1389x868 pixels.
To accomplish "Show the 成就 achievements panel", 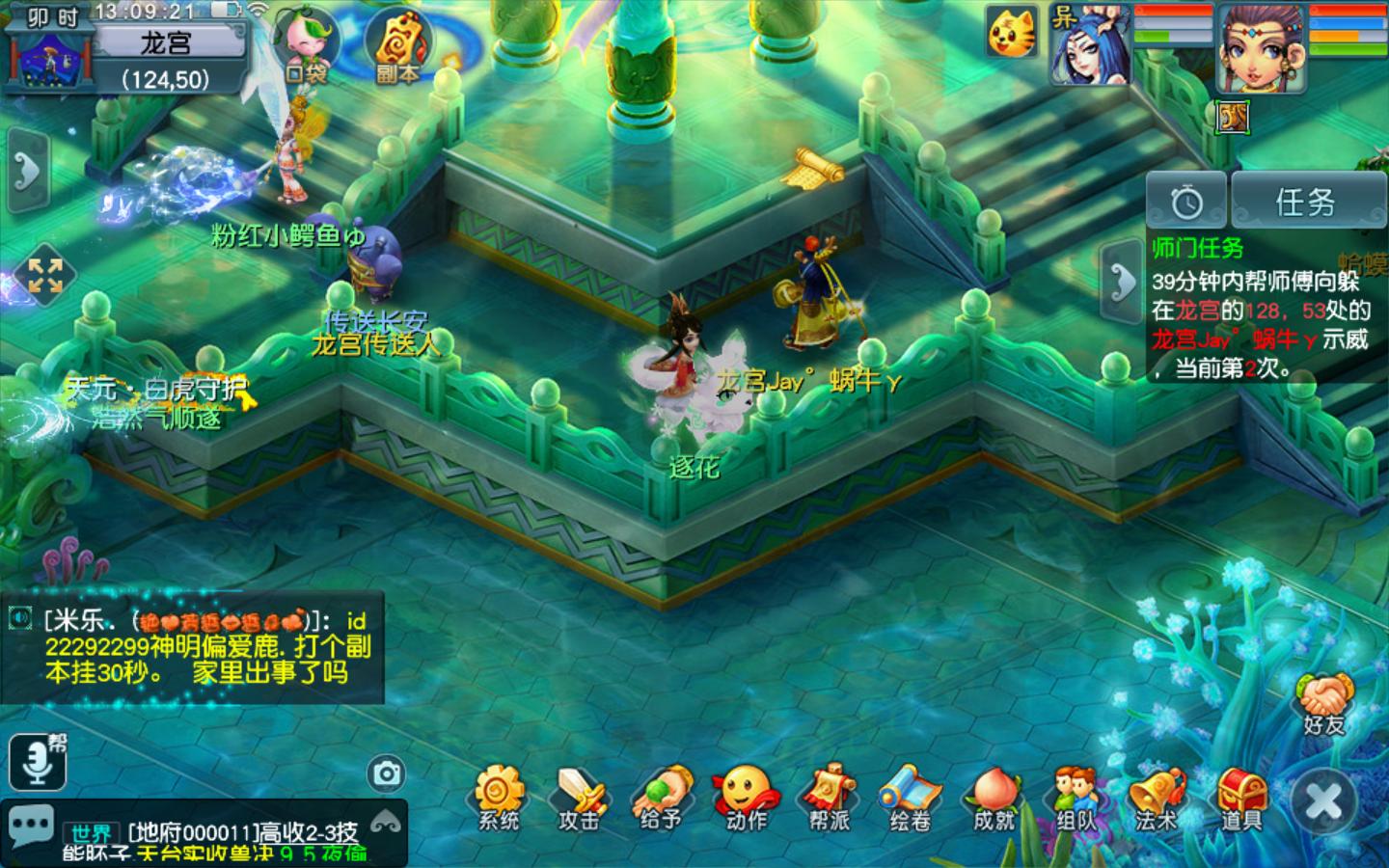I will point(994,797).
